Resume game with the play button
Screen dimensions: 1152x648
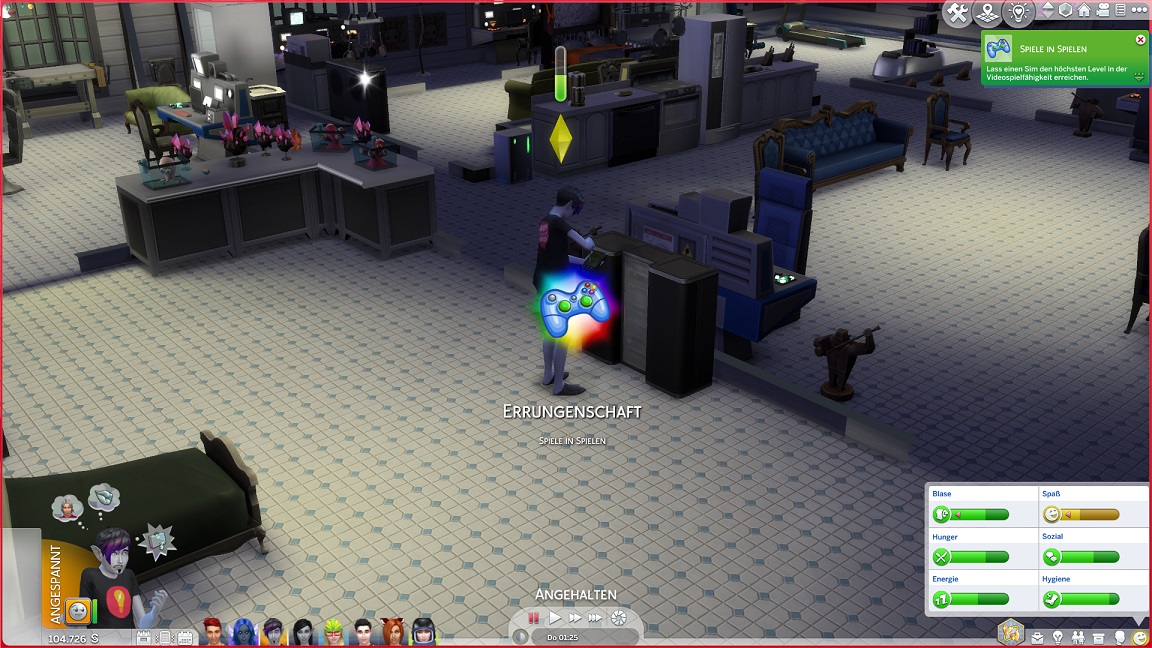[x=555, y=618]
